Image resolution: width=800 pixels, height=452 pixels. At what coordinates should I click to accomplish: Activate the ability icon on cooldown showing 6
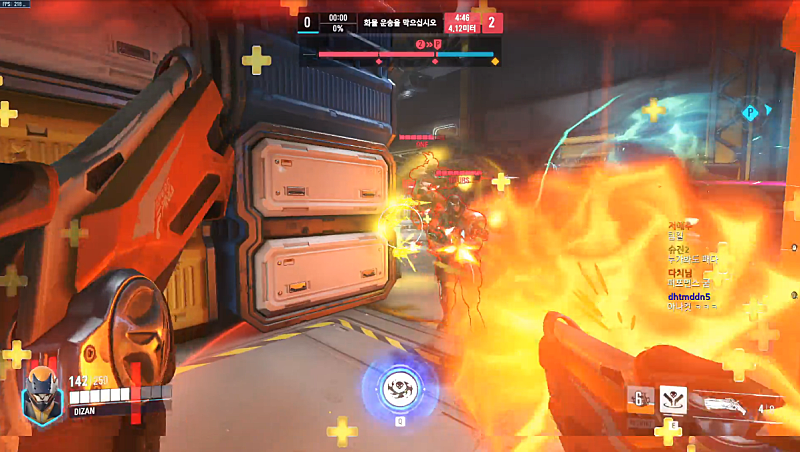click(640, 399)
